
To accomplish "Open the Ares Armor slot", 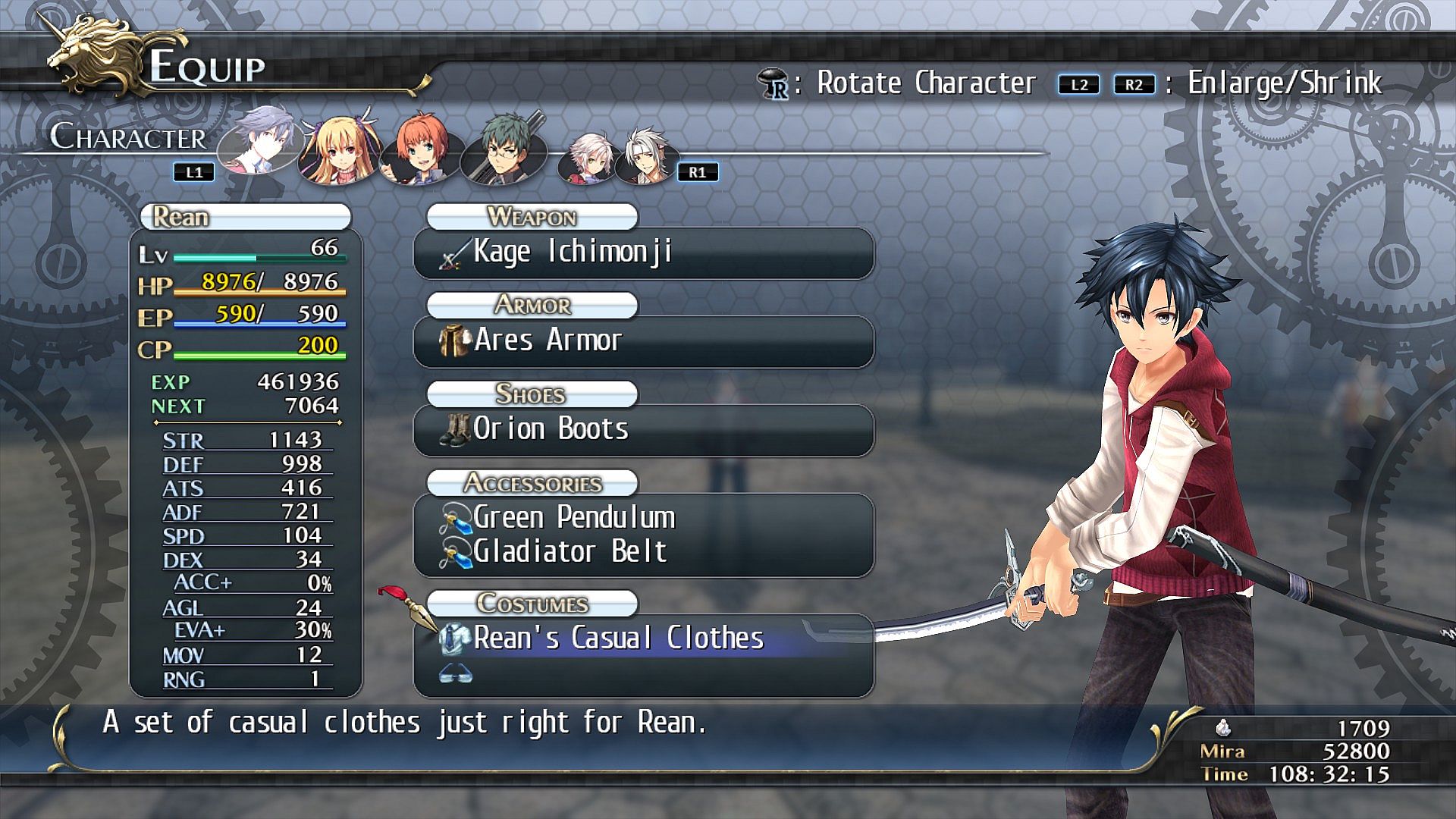I will click(643, 341).
